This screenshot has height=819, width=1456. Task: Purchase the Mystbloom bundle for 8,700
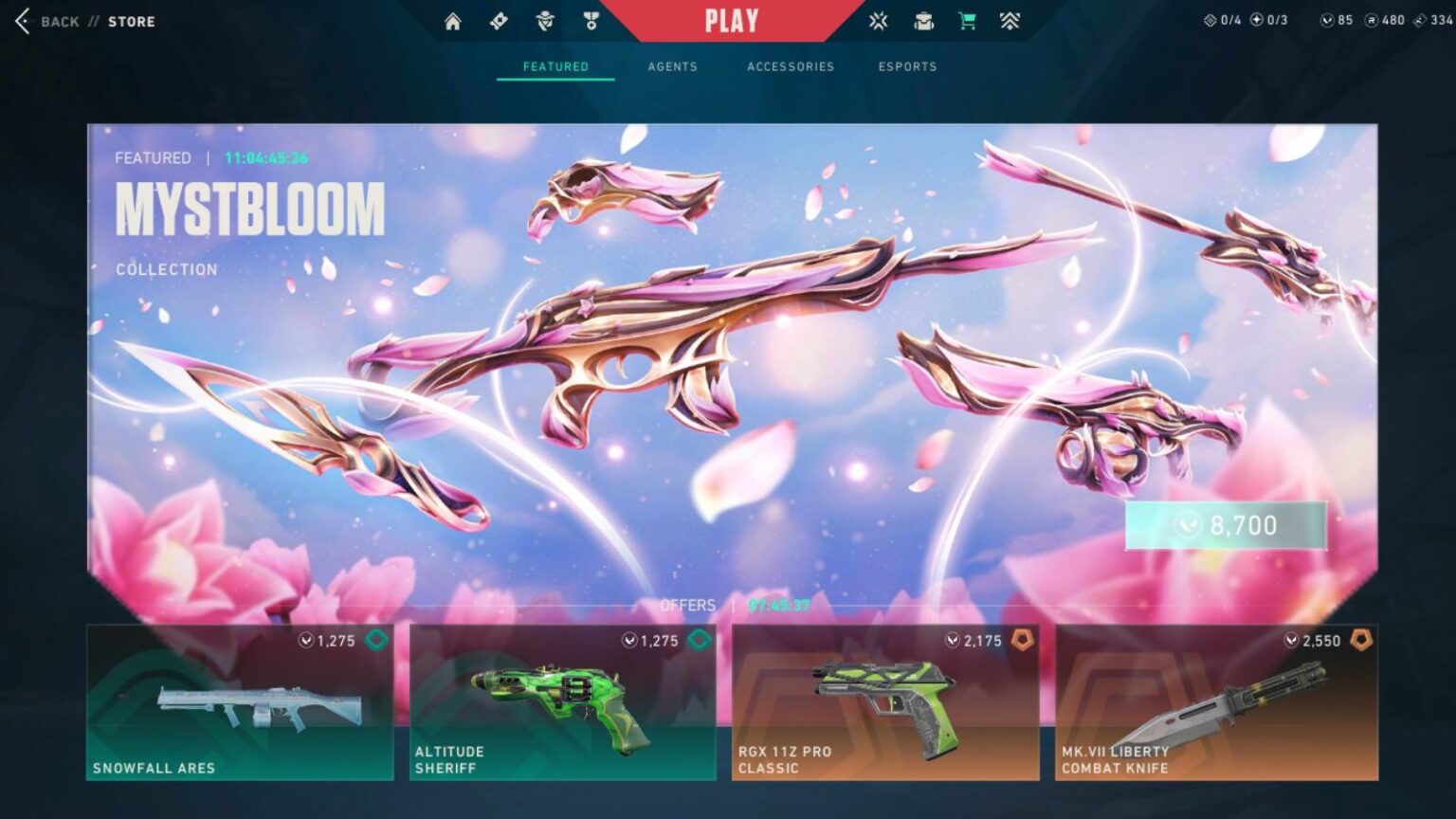pyautogui.click(x=1225, y=525)
